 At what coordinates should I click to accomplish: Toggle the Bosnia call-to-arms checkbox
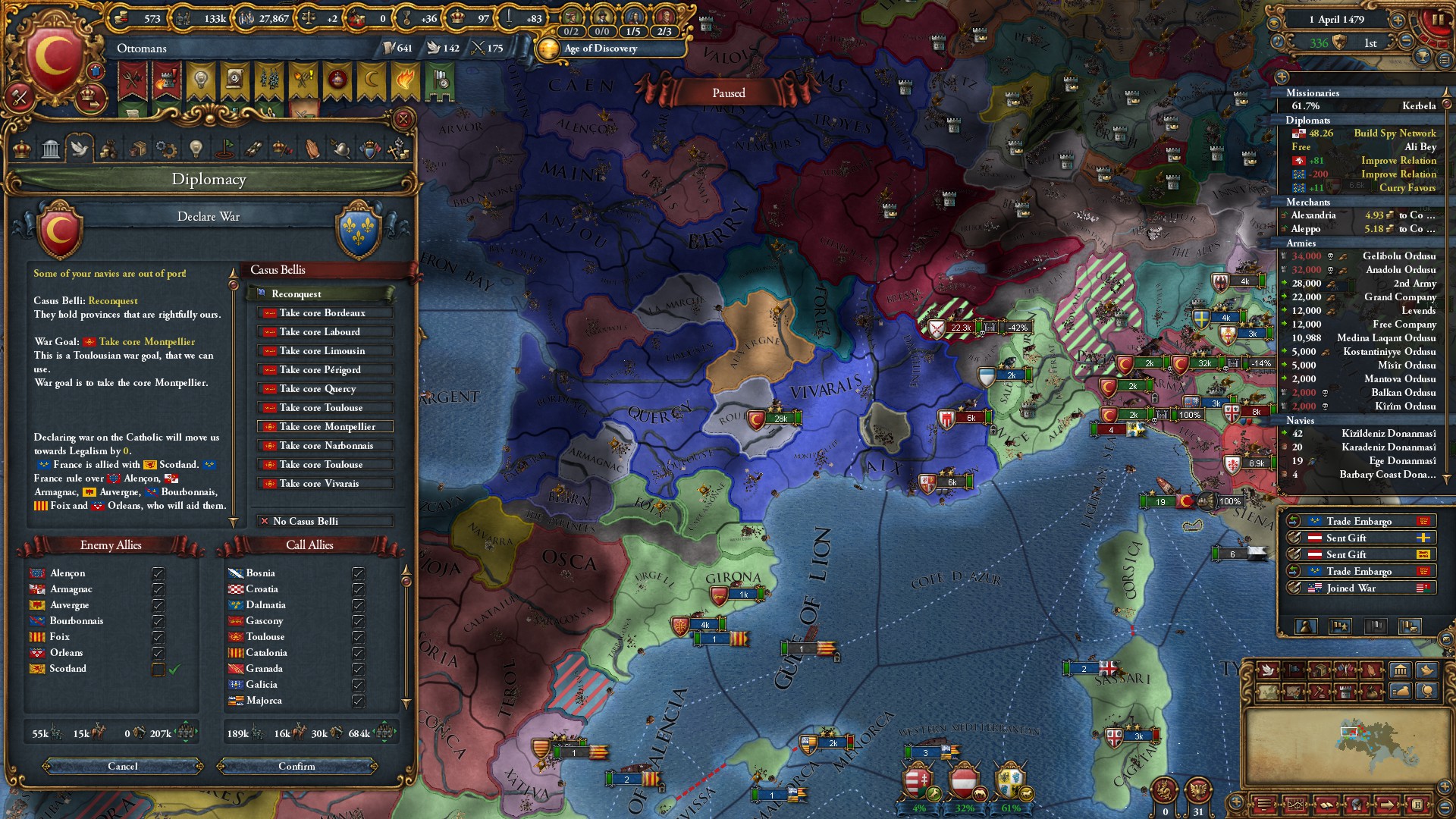358,573
